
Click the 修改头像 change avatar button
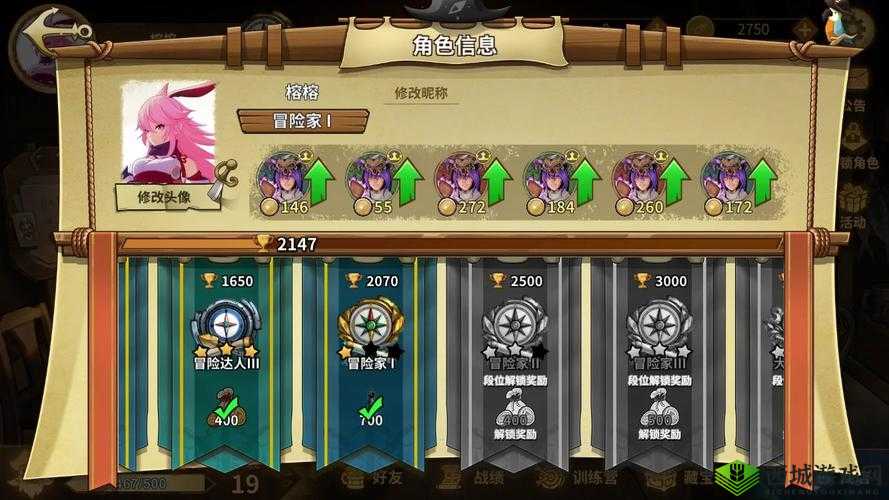point(167,197)
